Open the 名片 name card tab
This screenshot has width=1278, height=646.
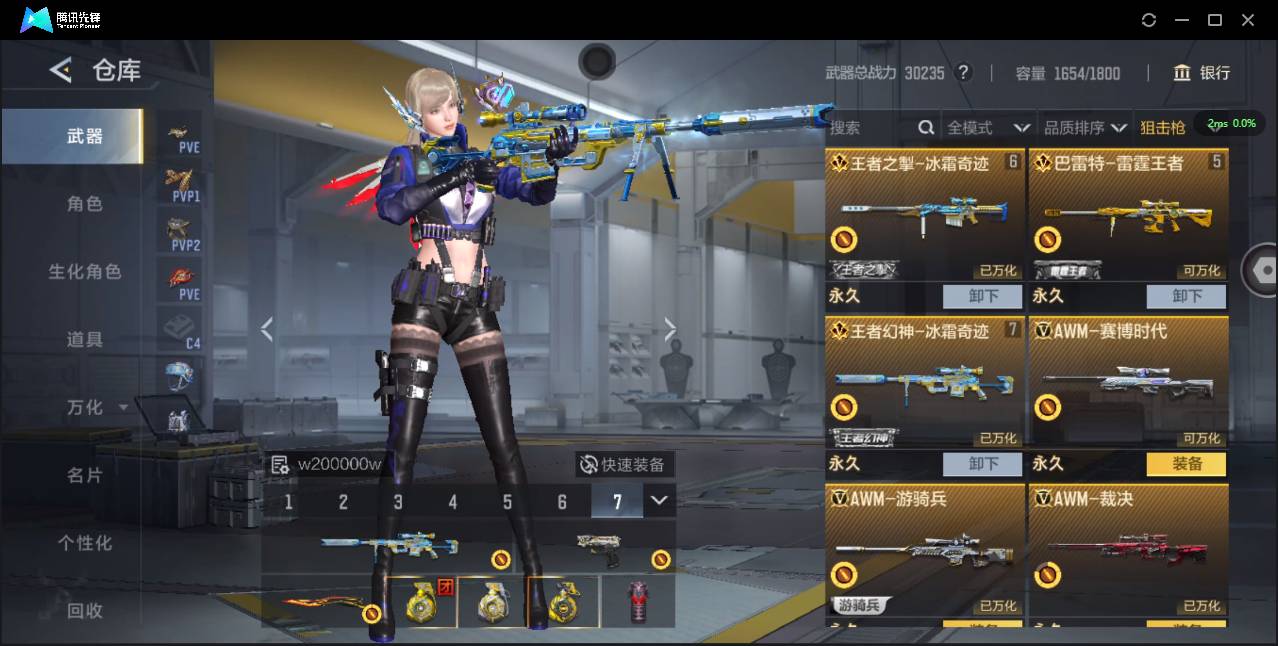84,475
